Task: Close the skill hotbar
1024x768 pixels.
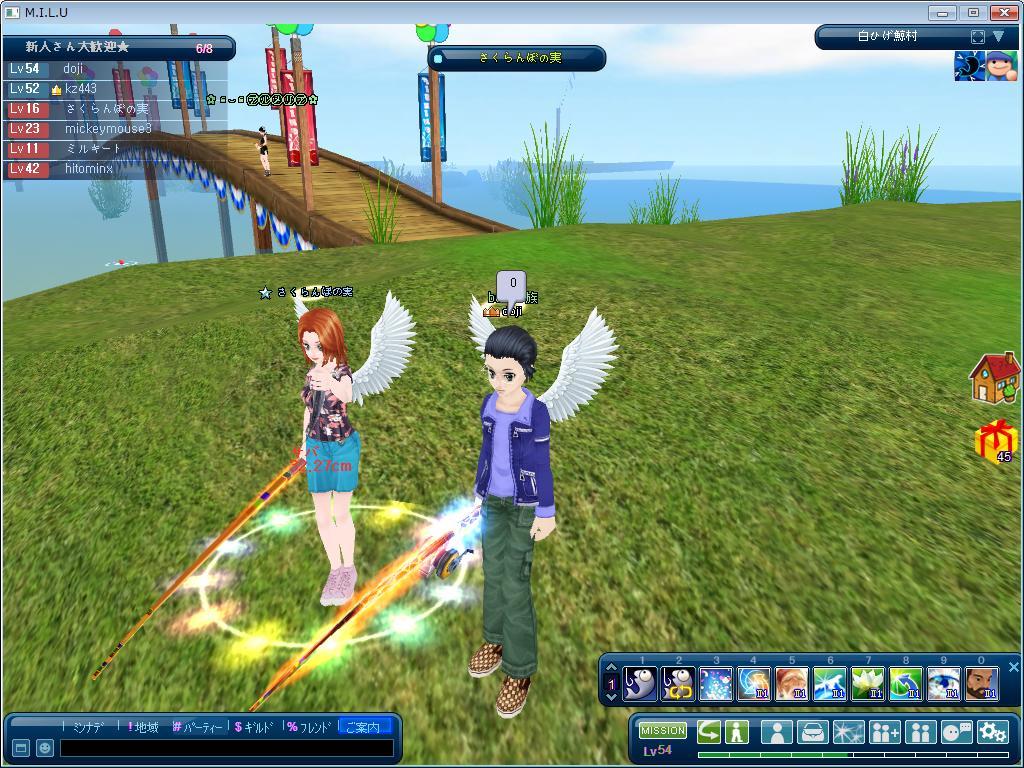Action: point(1013,667)
